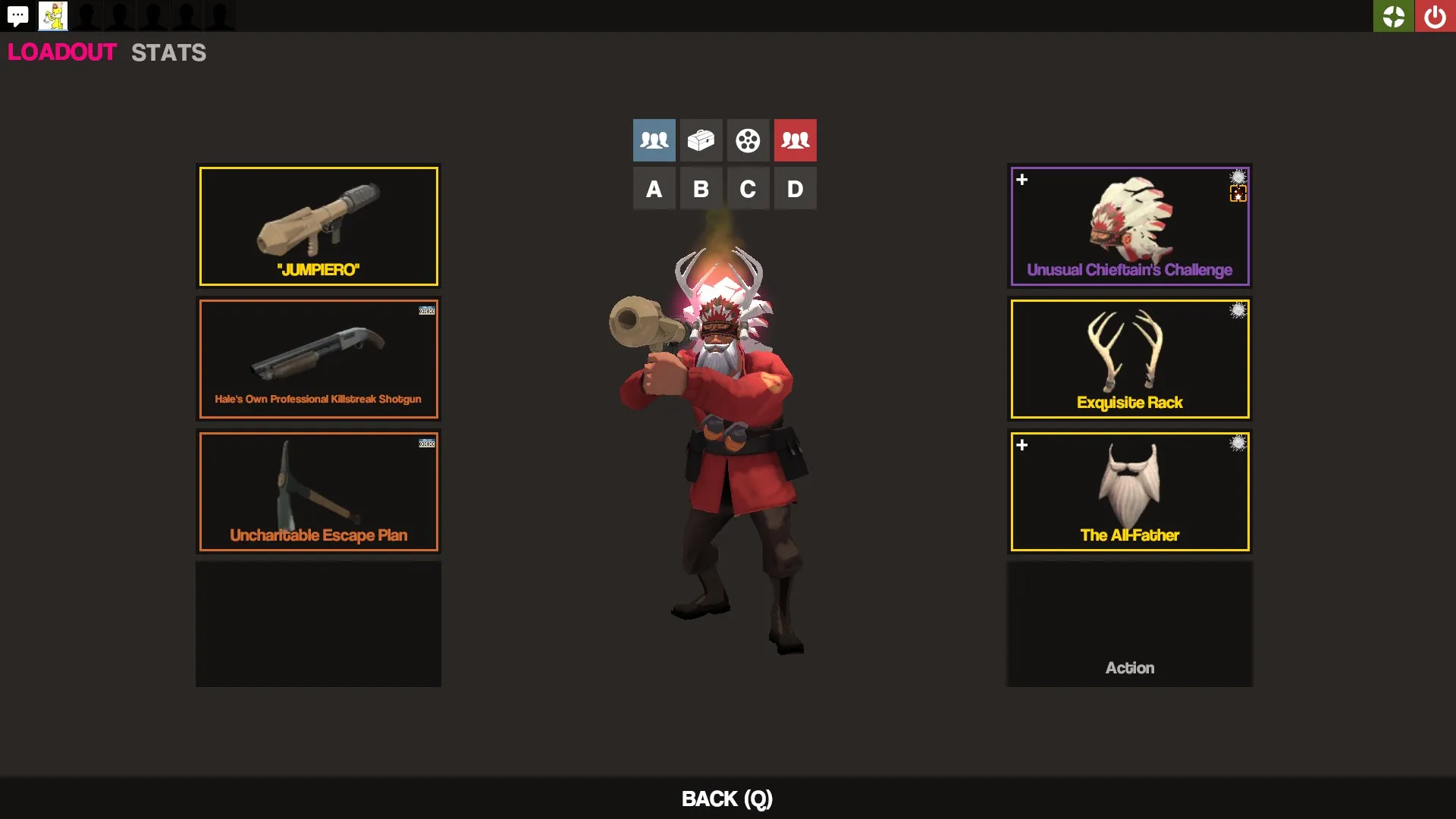Click the Exquisite Rack antlers slot

tap(1129, 359)
